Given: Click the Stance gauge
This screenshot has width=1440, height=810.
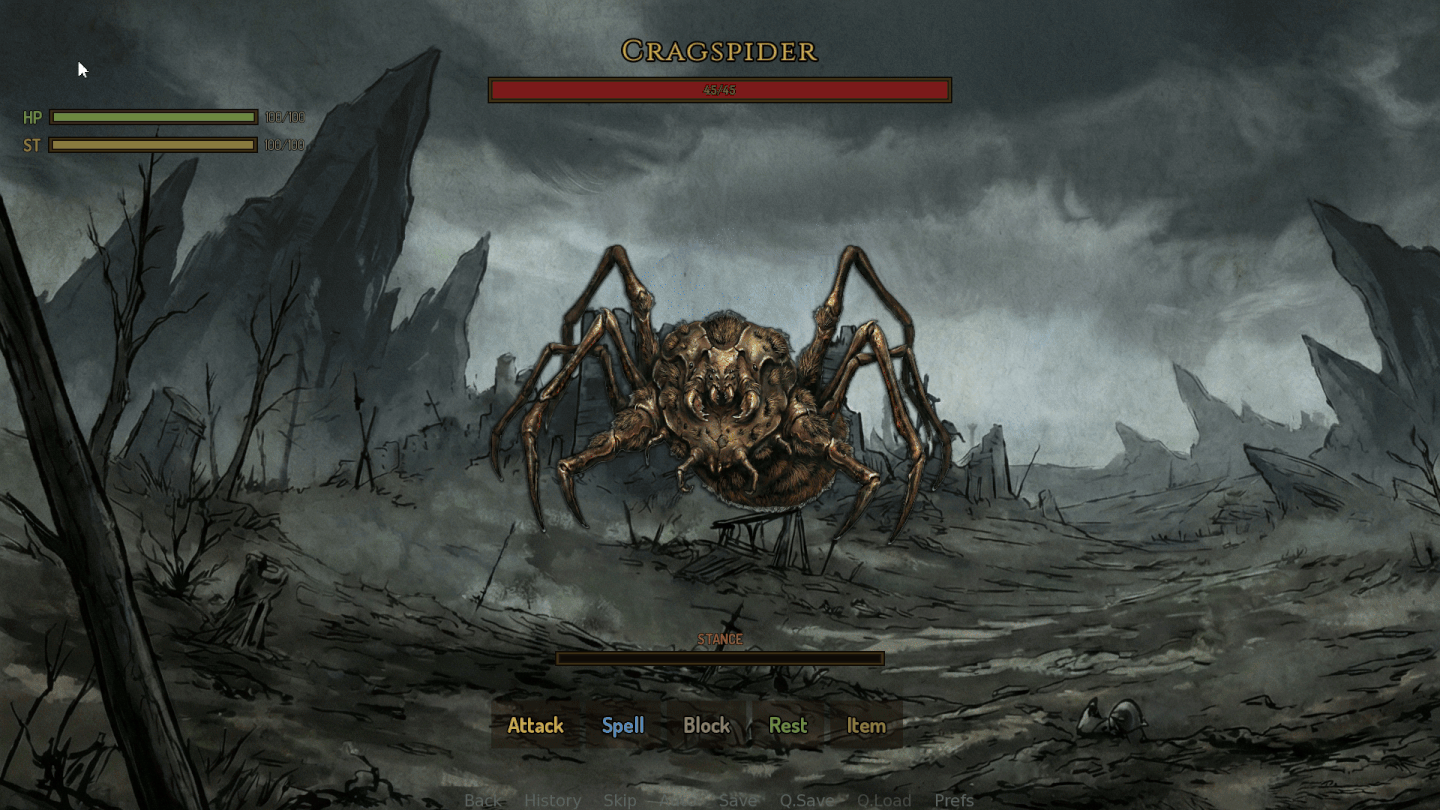Looking at the screenshot, I should pos(720,658).
